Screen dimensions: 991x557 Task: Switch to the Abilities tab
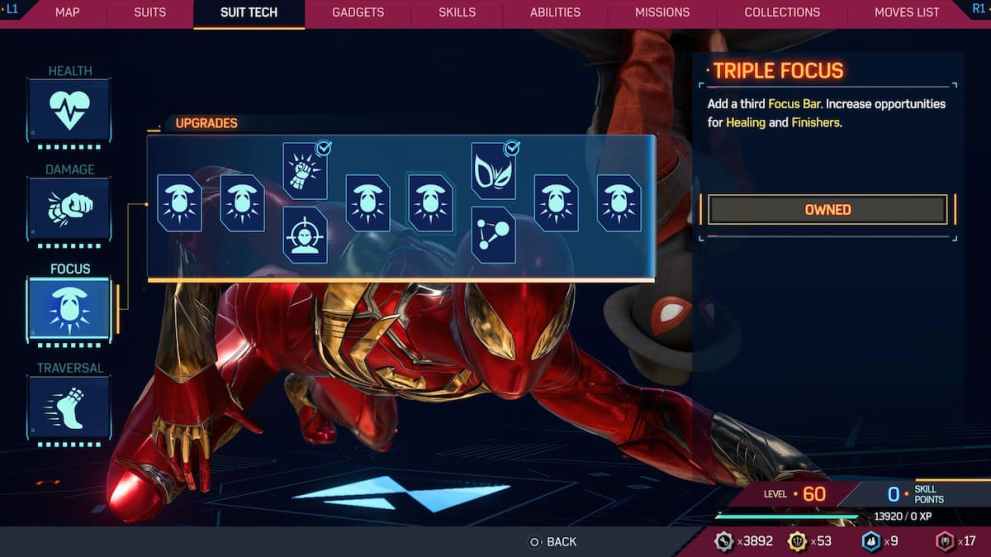[555, 13]
